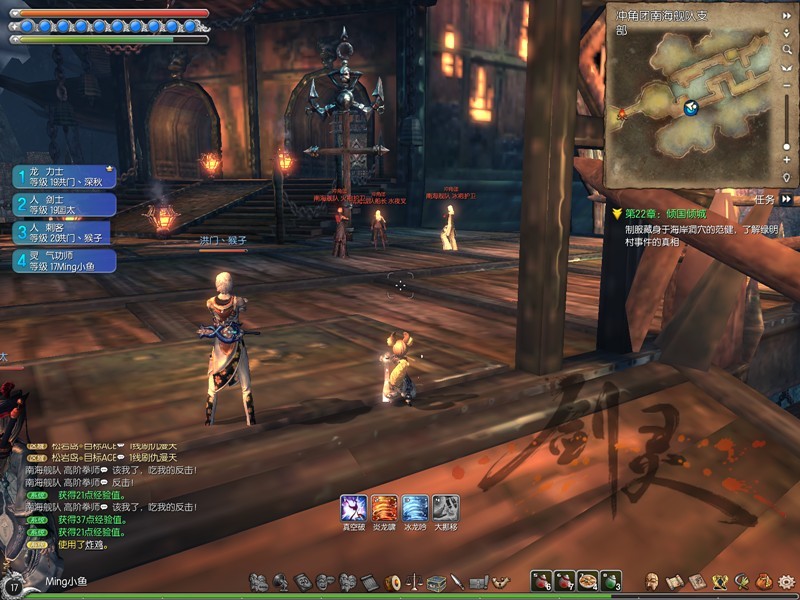Toggle the 任务 quest tracker arrow
Viewport: 800px width, 600px height.
coord(787,199)
